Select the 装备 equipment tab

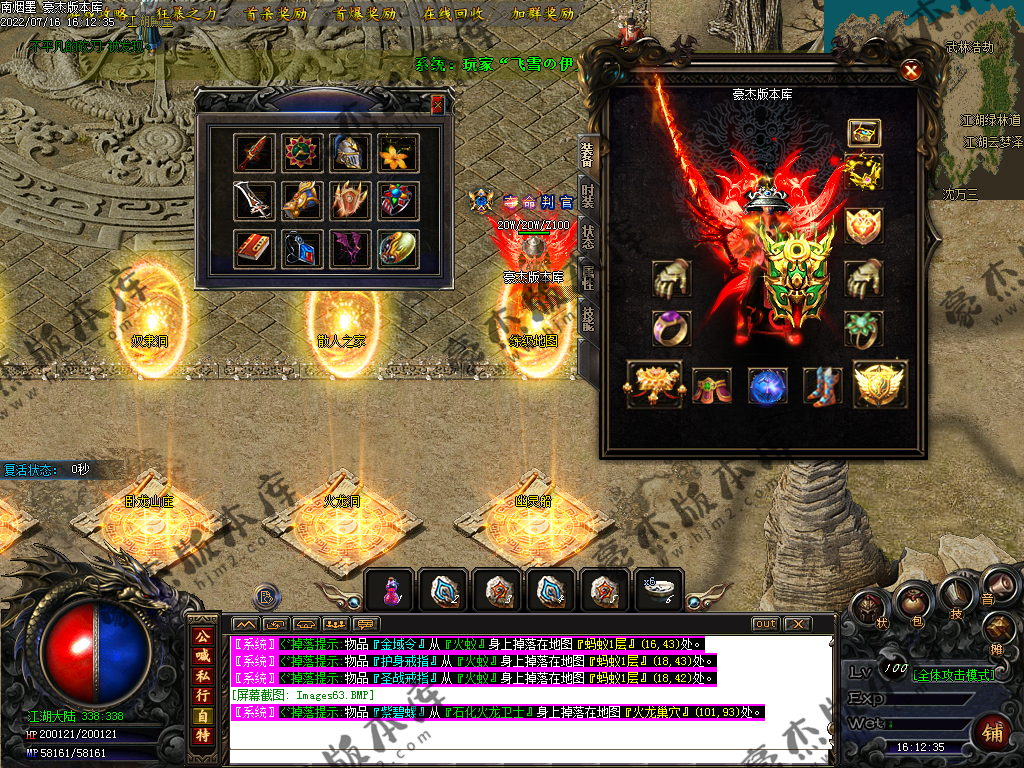coord(588,153)
